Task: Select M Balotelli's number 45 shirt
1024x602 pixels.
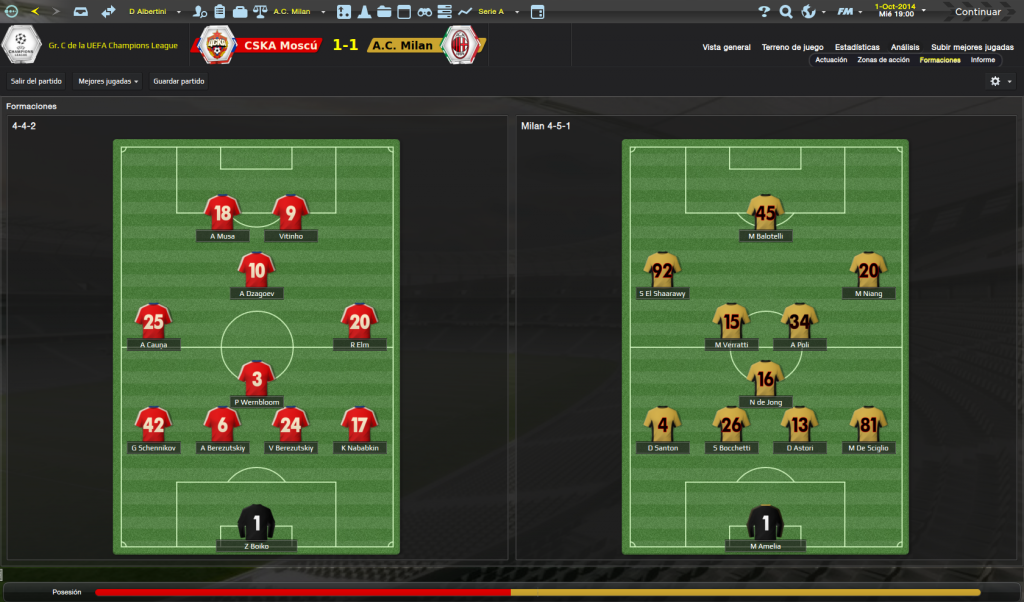Action: point(765,212)
